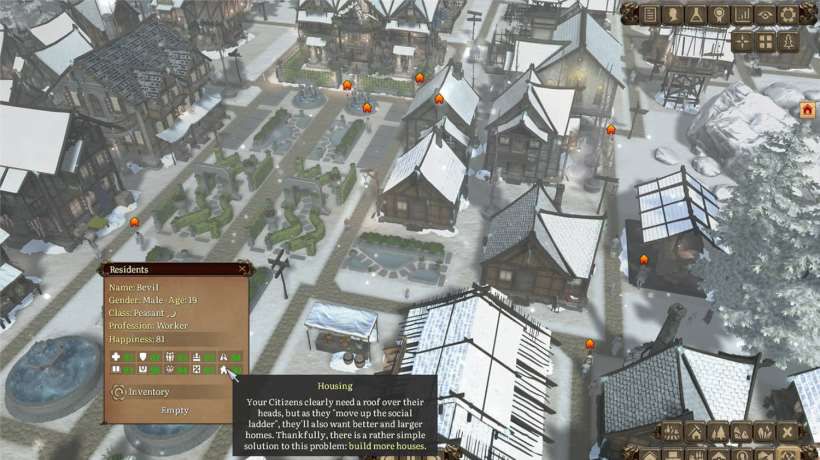Show the bar chart statistics panel
Viewport: 820px width, 460px height.
[x=742, y=14]
